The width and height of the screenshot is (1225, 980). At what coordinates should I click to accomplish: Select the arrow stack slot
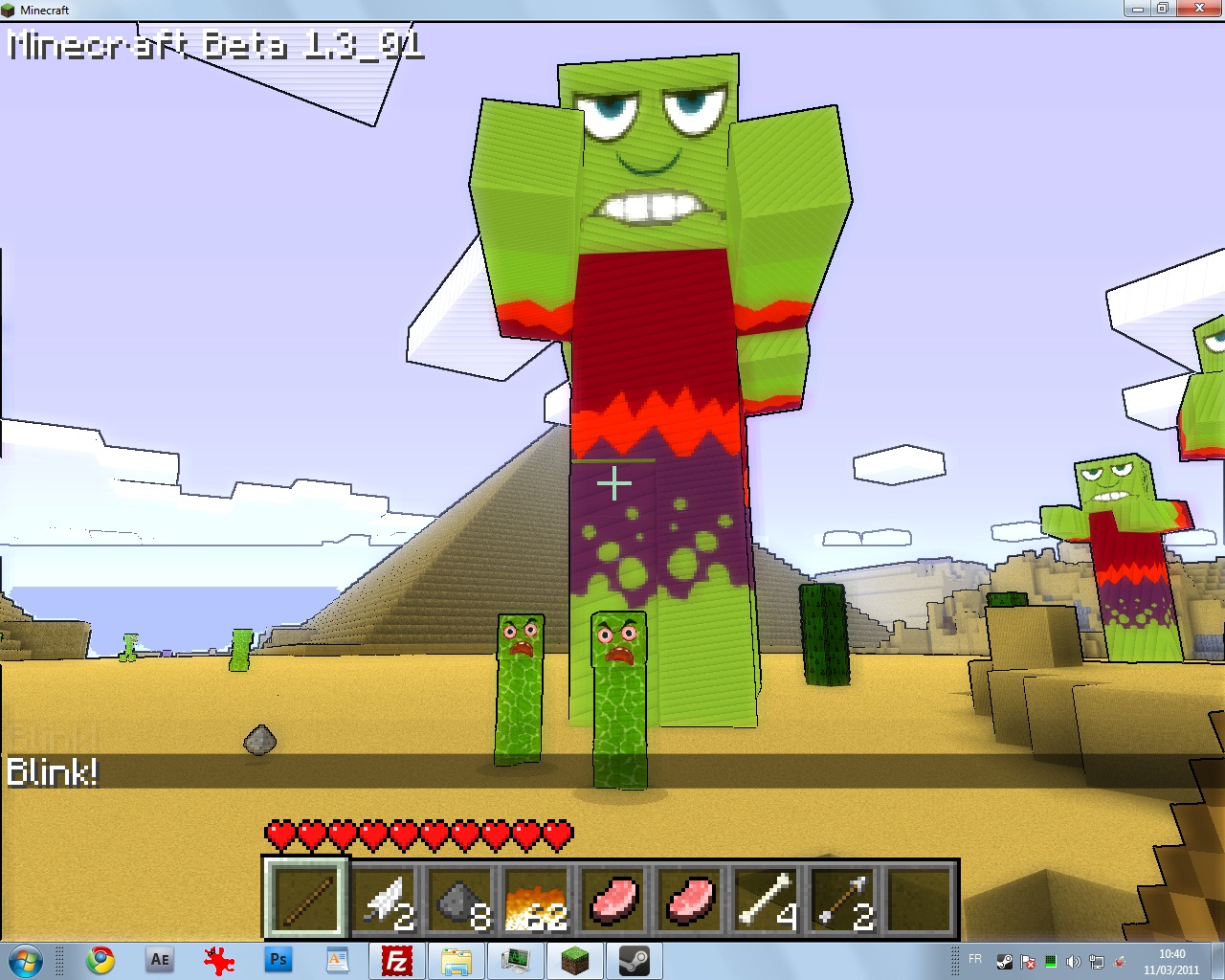pos(843,899)
